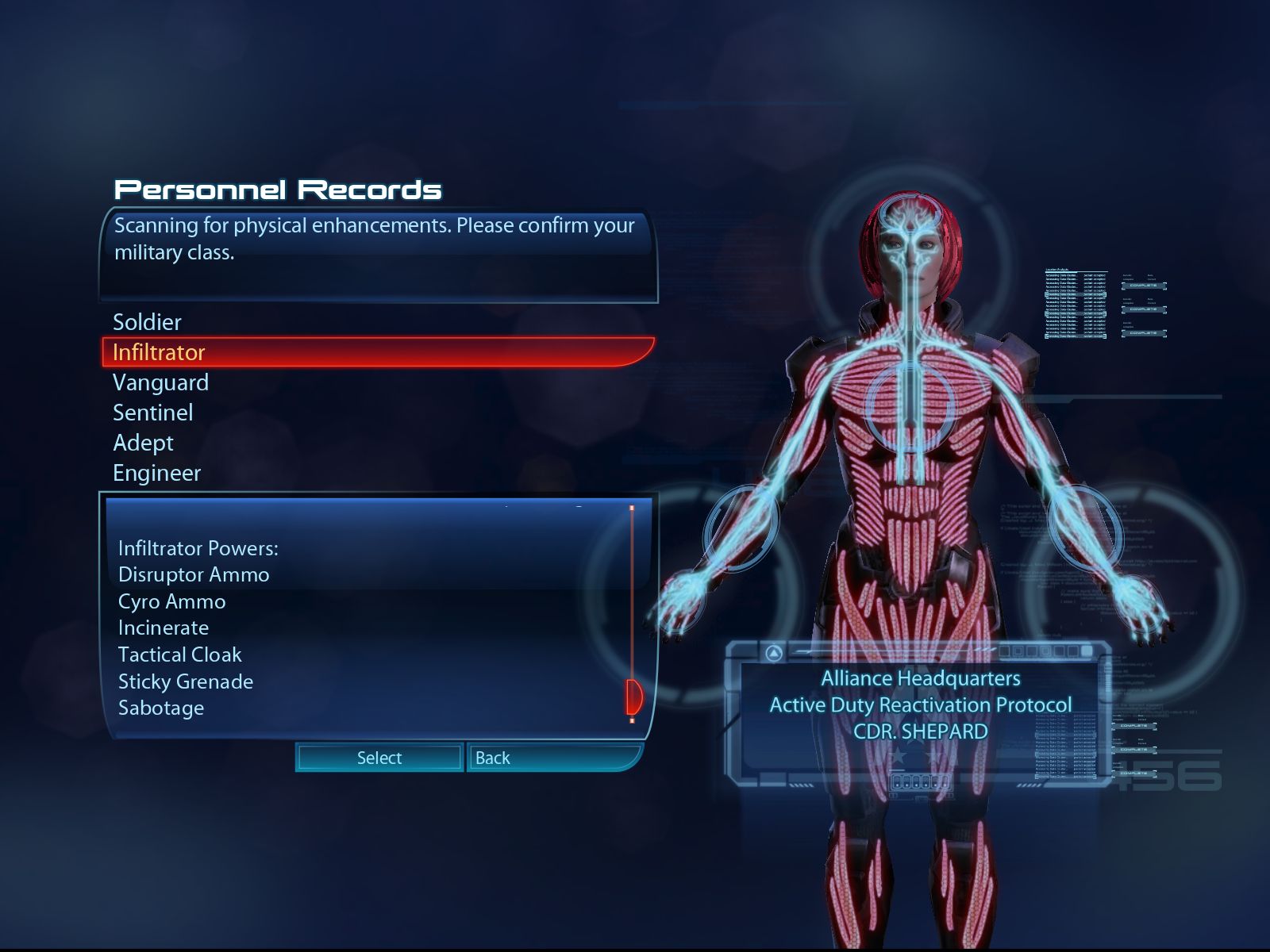This screenshot has height=952, width=1270.
Task: Confirm with the Select button
Action: click(x=379, y=758)
